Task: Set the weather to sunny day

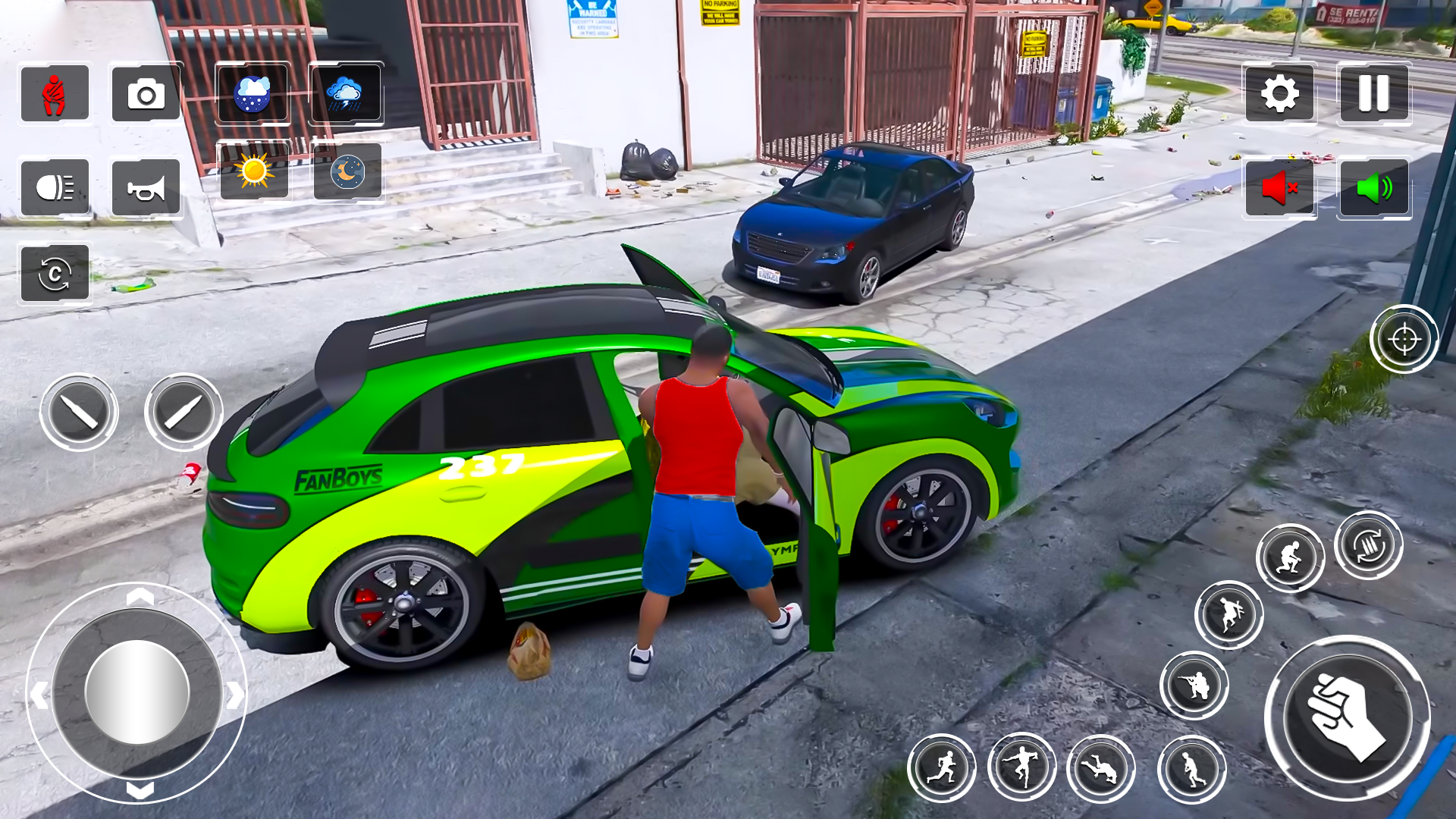Action: click(253, 173)
